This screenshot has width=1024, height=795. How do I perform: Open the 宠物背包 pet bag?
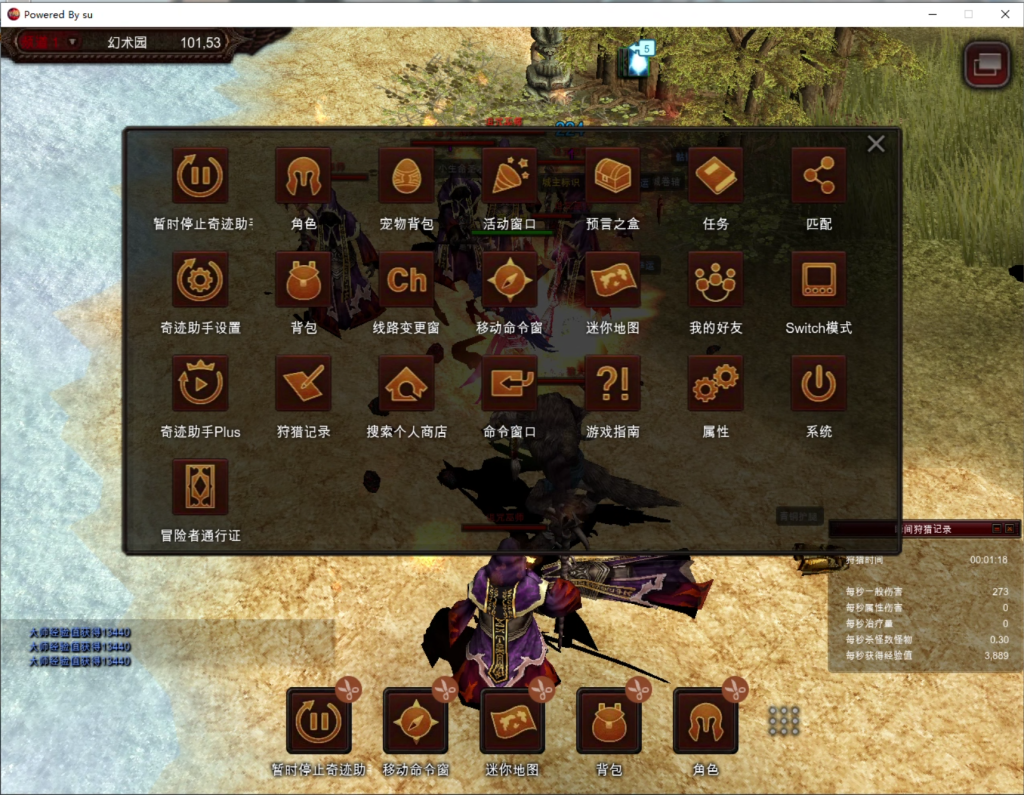[406, 177]
